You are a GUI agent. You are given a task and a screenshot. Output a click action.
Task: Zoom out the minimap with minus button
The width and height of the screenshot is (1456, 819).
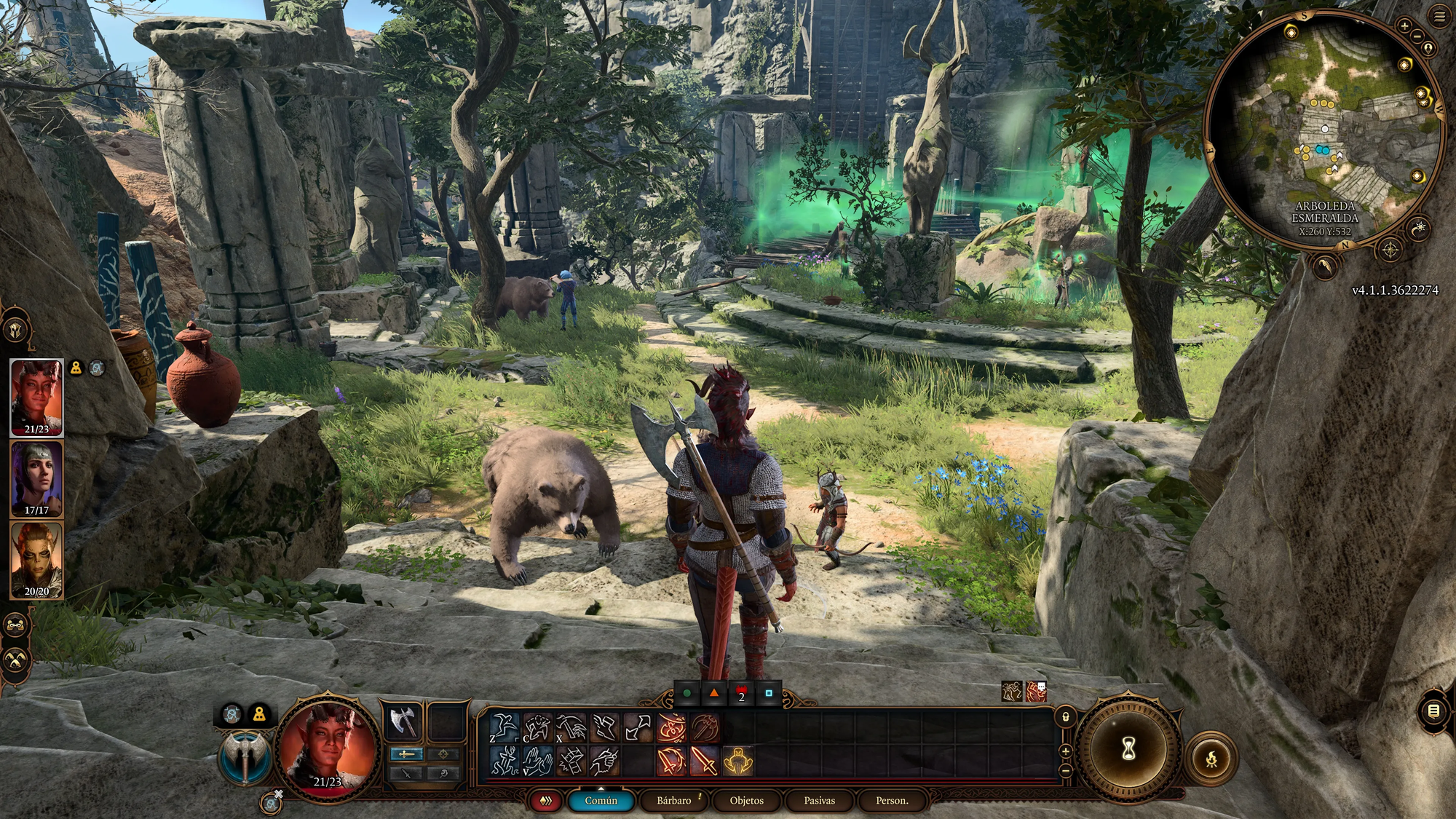(1417, 36)
